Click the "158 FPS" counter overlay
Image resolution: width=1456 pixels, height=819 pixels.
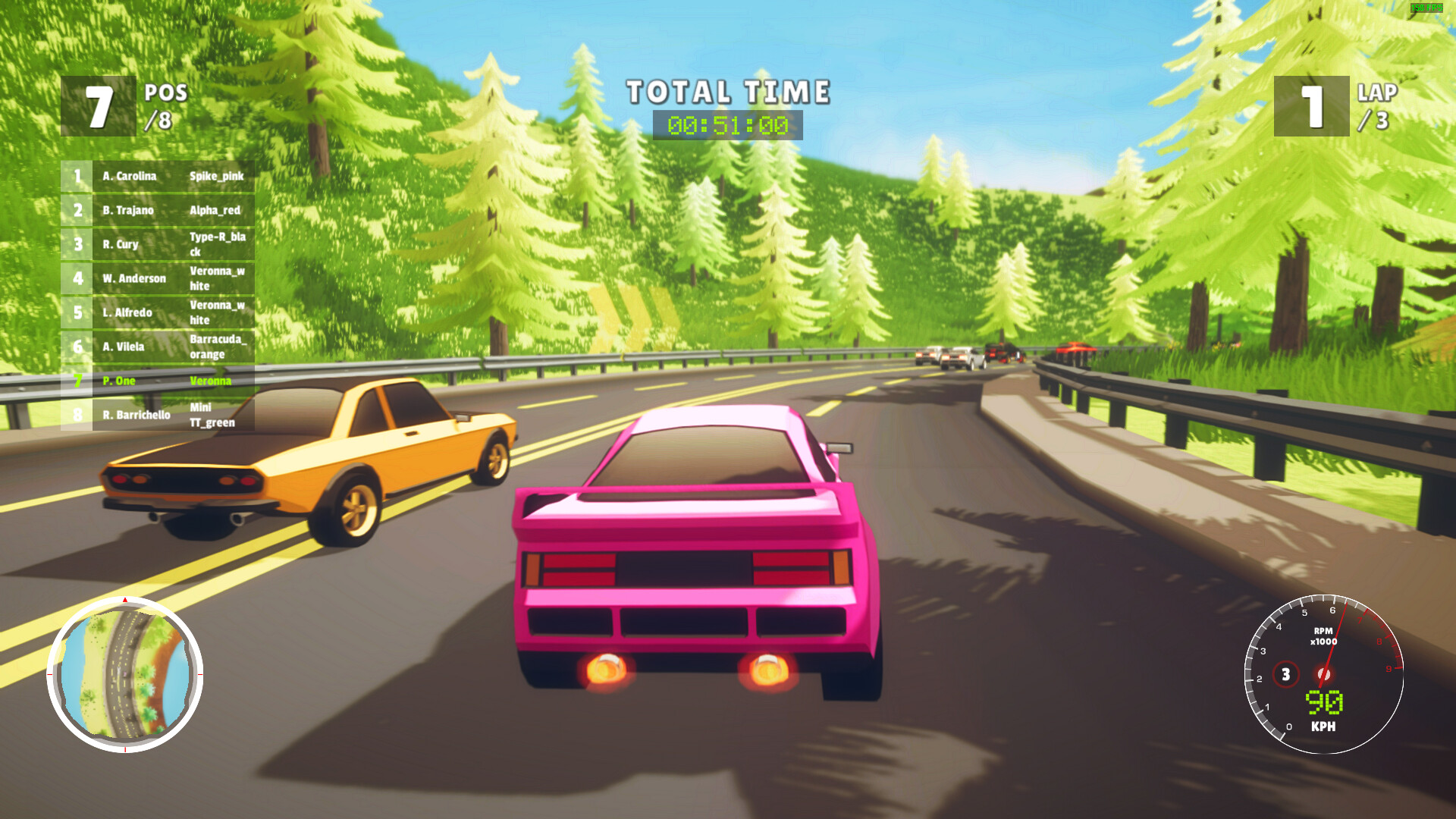pyautogui.click(x=1424, y=8)
